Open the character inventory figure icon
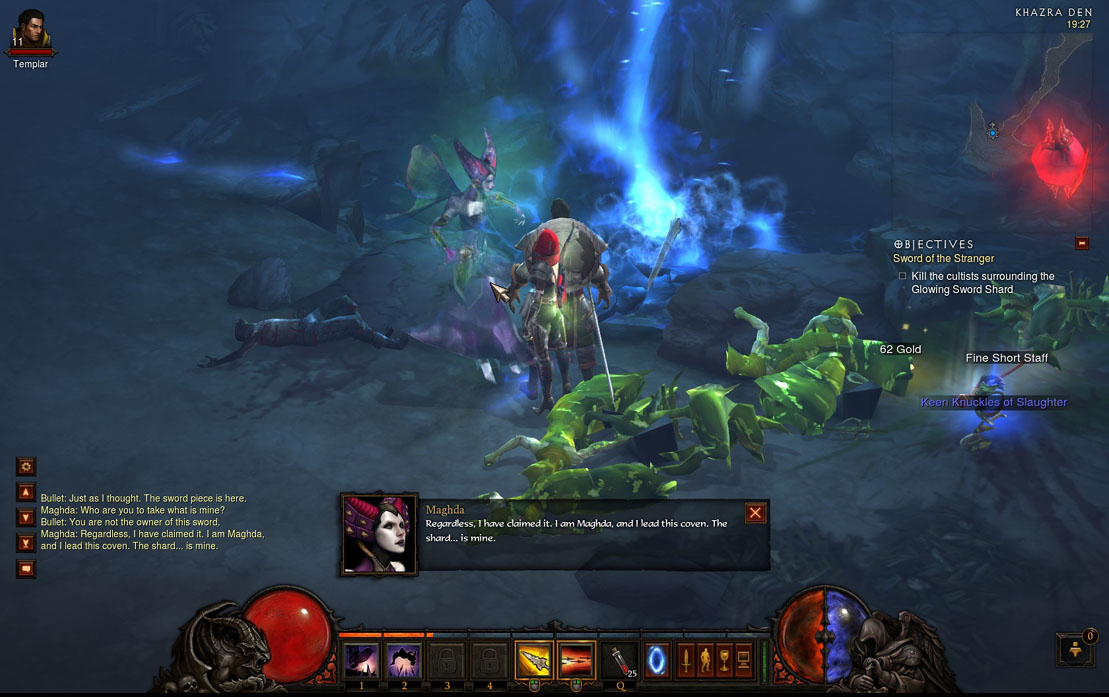 pos(706,660)
